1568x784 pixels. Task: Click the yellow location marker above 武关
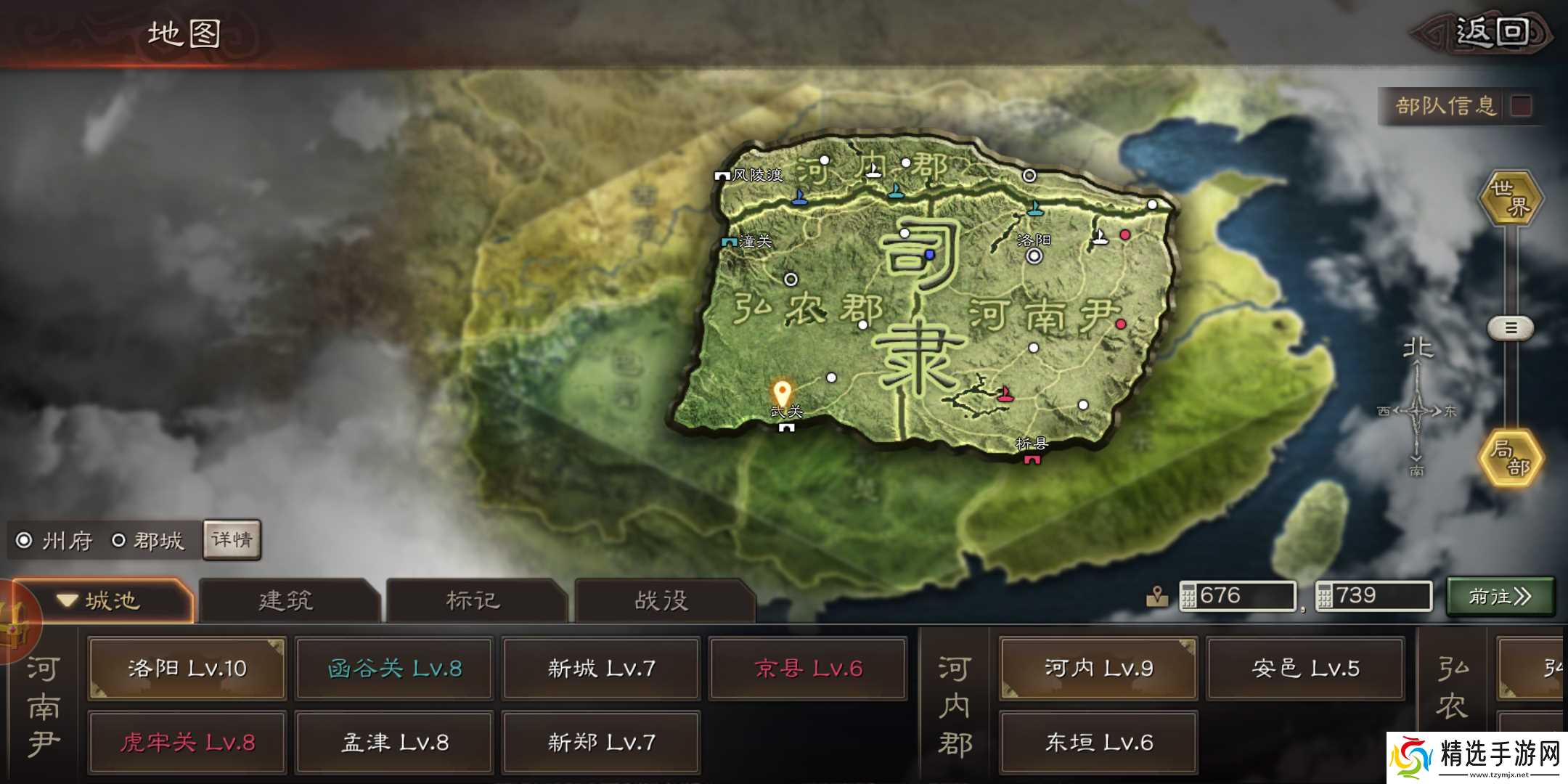(783, 389)
